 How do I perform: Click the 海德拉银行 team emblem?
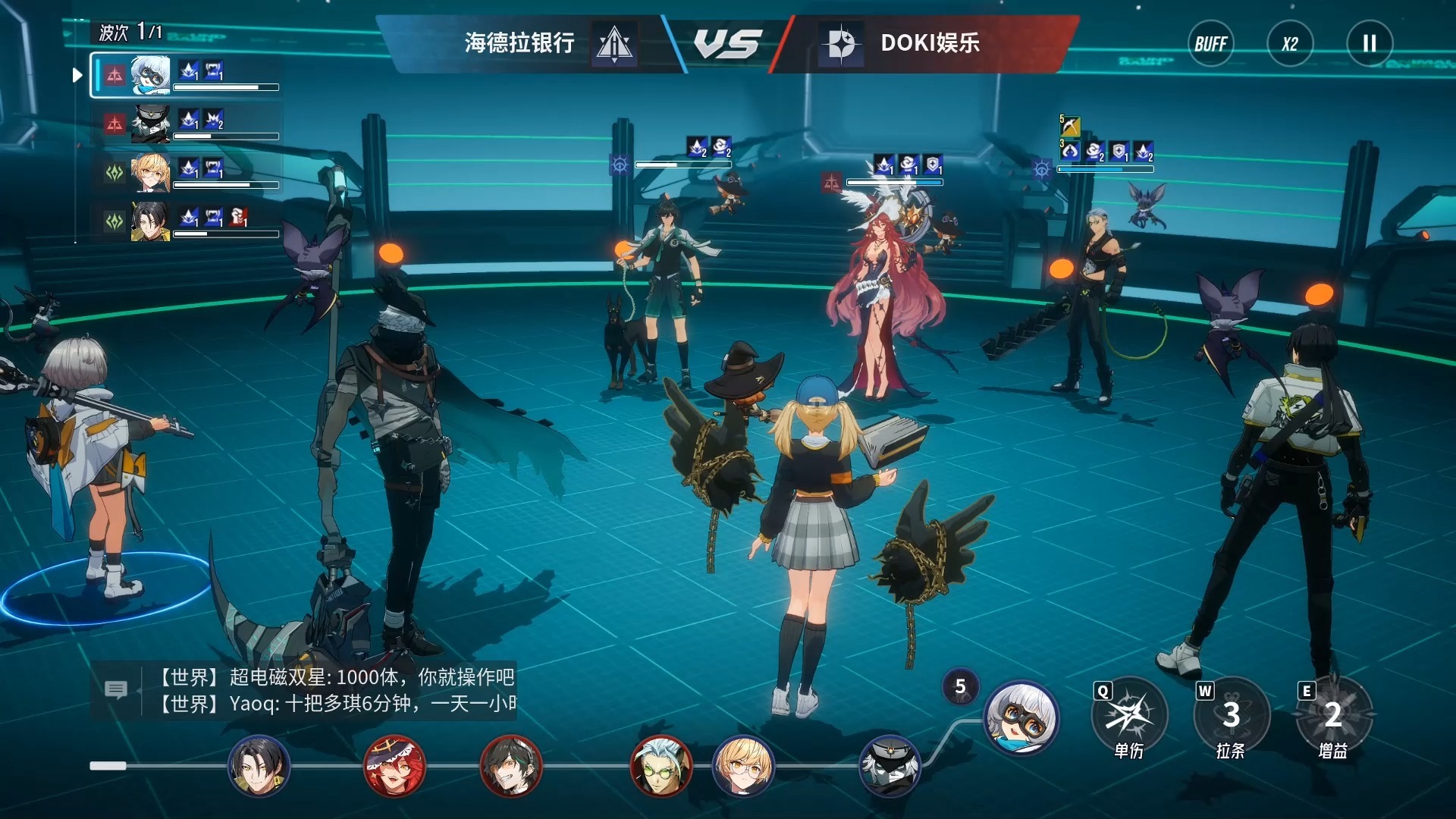(x=614, y=44)
